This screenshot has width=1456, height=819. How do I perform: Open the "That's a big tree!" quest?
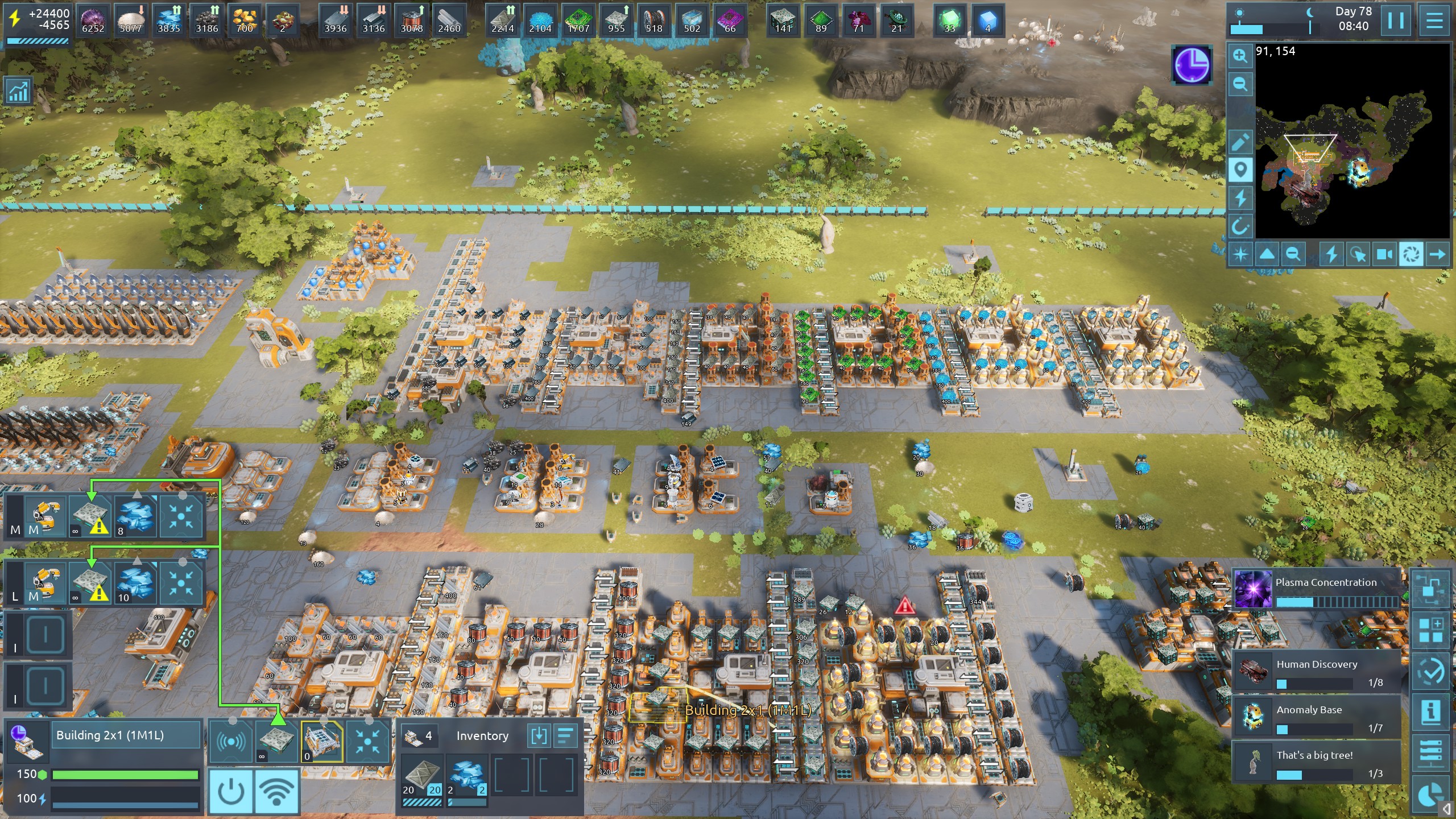(x=1316, y=763)
